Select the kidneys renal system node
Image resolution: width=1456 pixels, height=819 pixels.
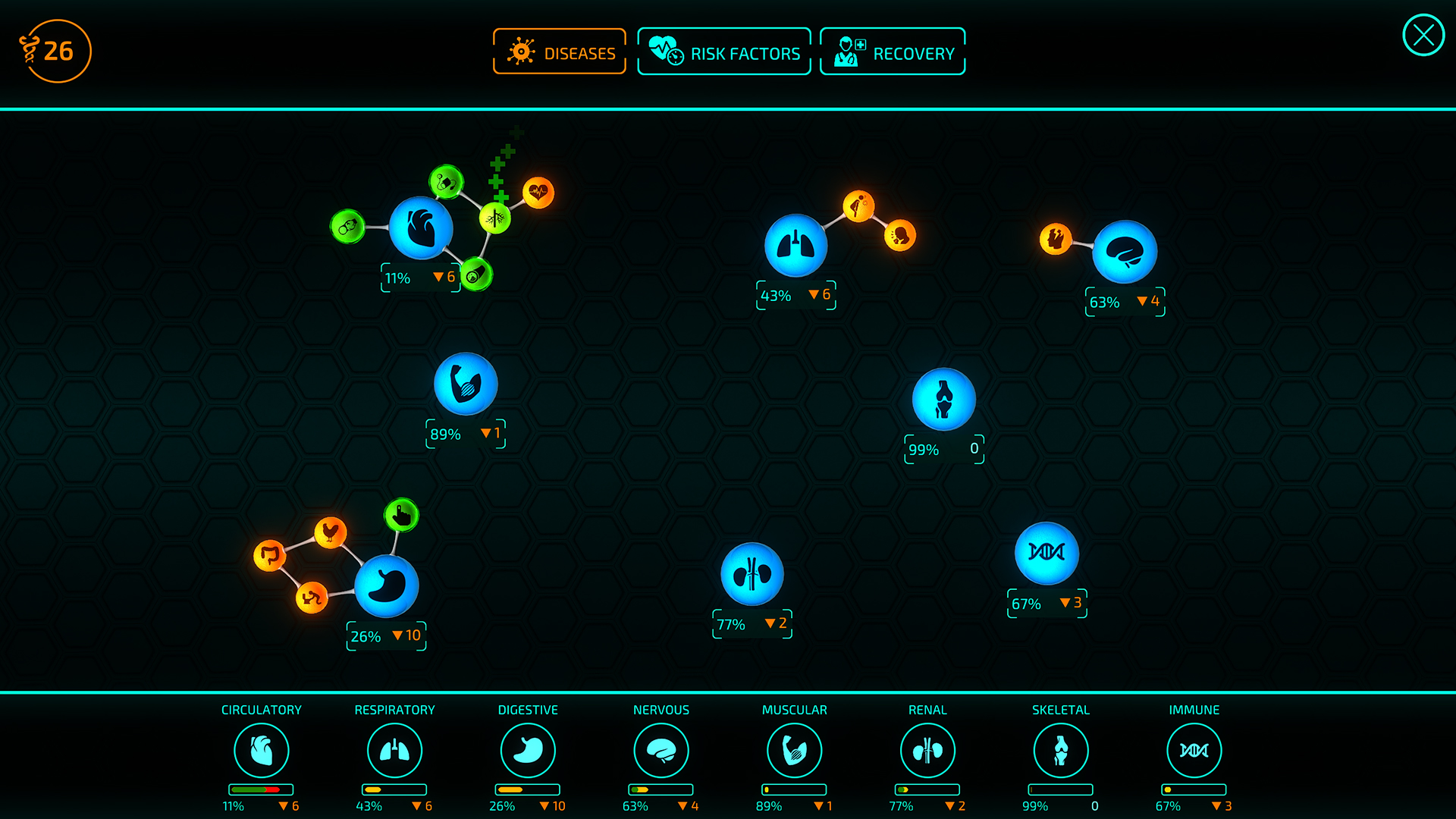752,574
